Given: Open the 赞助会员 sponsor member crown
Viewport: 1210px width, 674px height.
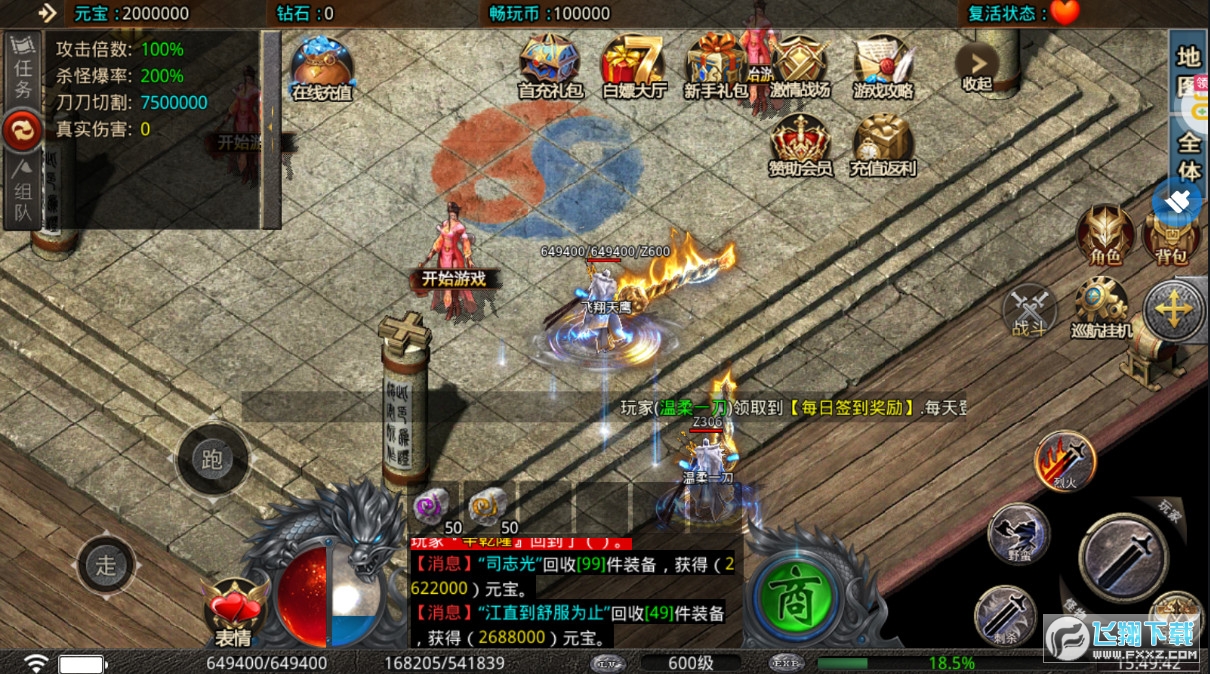Looking at the screenshot, I should coord(800,144).
